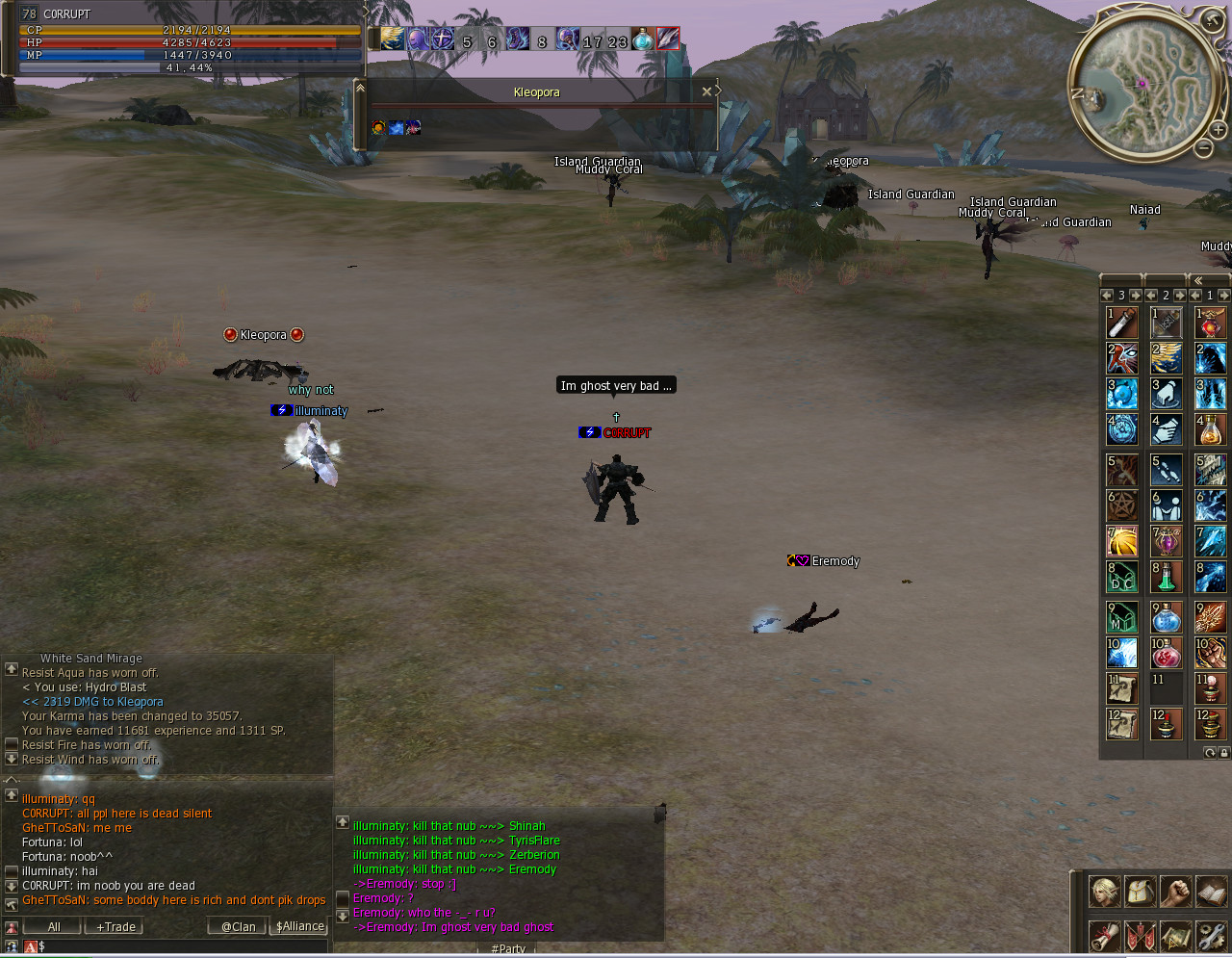Open the skills open-book icon
This screenshot has width=1232, height=958.
click(x=1212, y=892)
